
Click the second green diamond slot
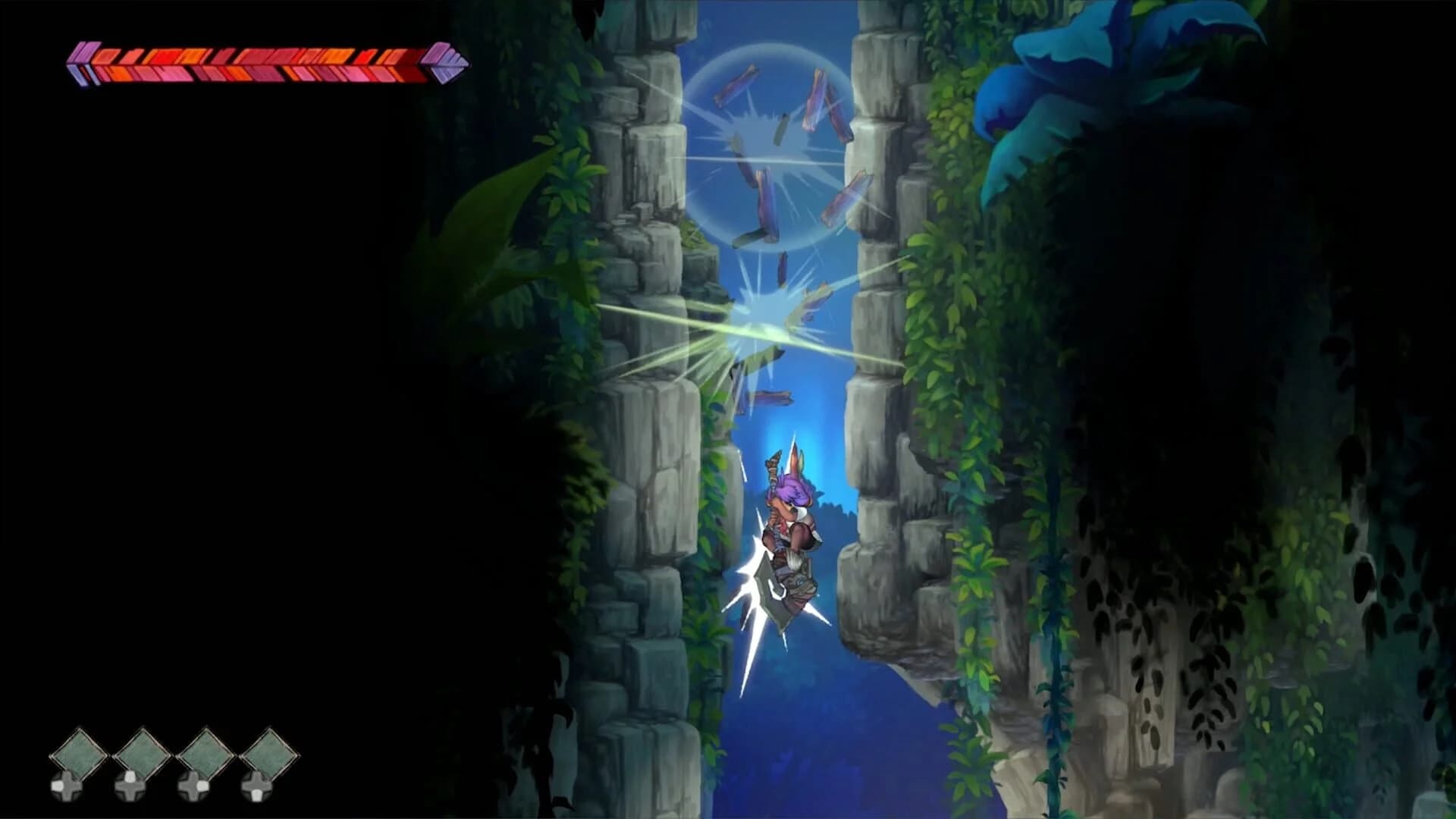tap(143, 755)
